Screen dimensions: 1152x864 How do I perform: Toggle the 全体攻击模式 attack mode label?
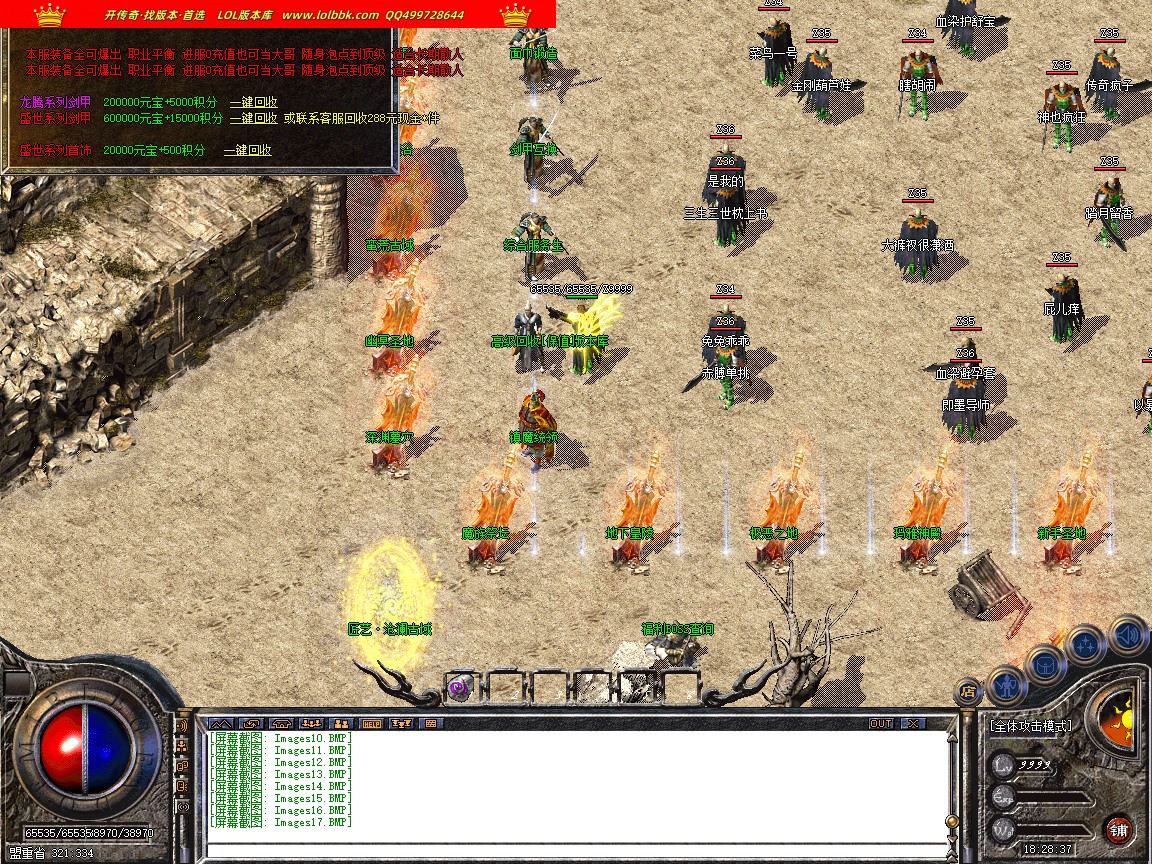click(x=1030, y=726)
